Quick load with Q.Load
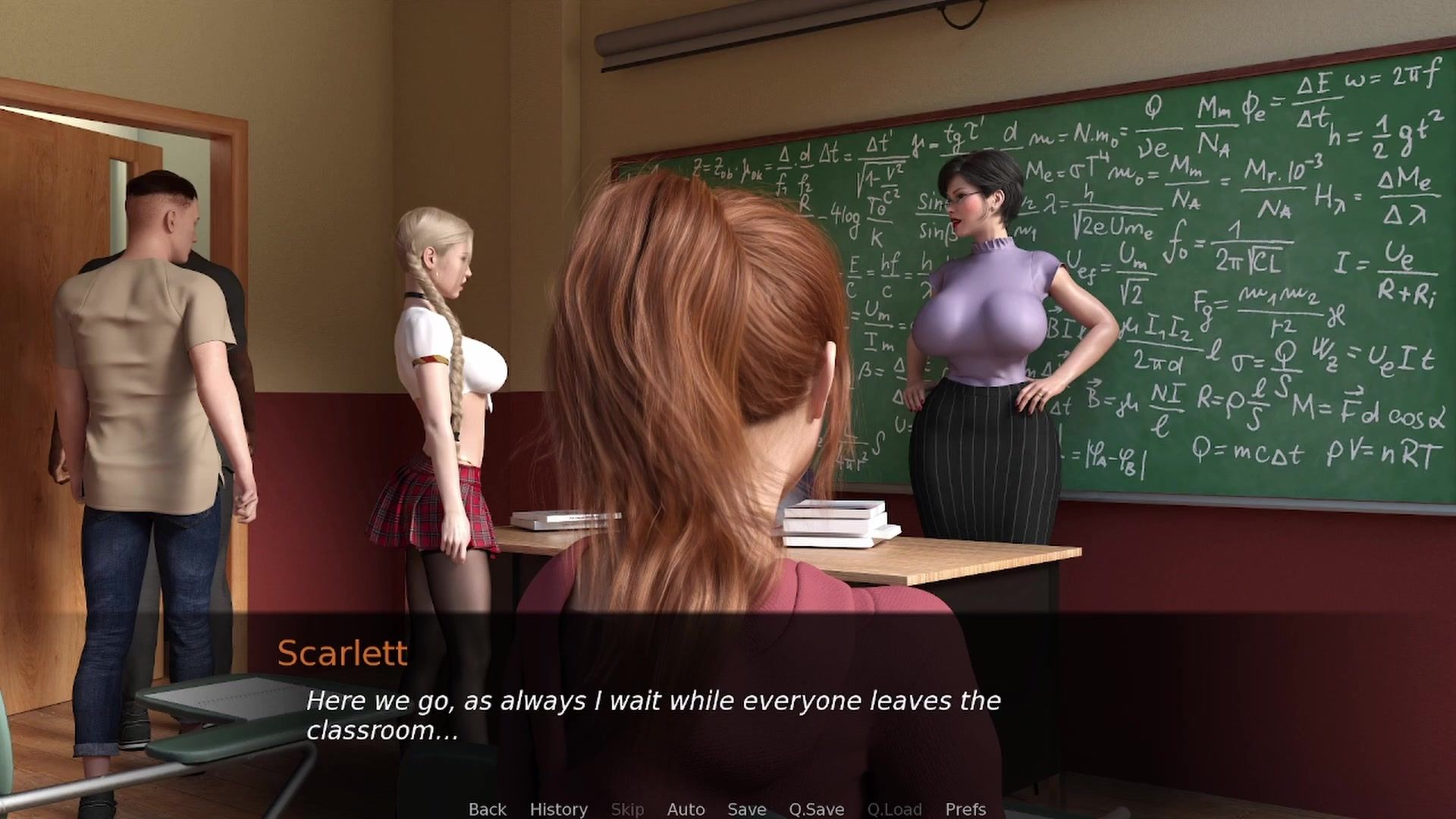 [894, 809]
